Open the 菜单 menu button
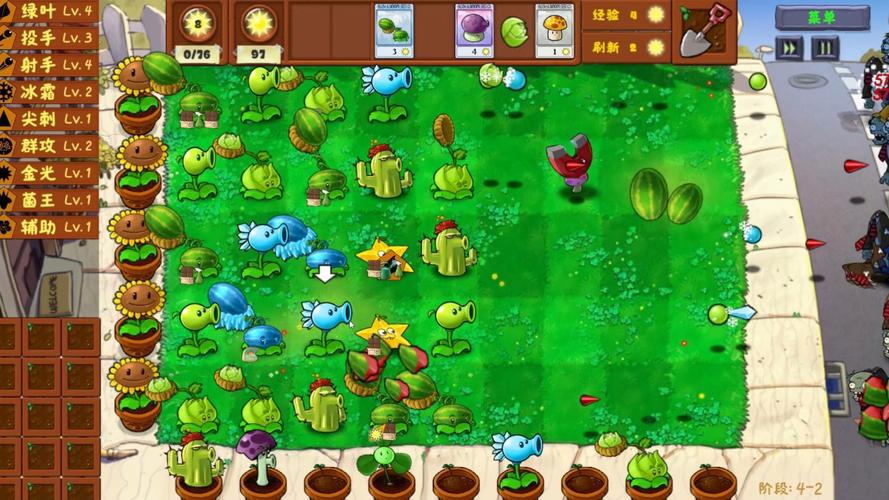 point(822,16)
